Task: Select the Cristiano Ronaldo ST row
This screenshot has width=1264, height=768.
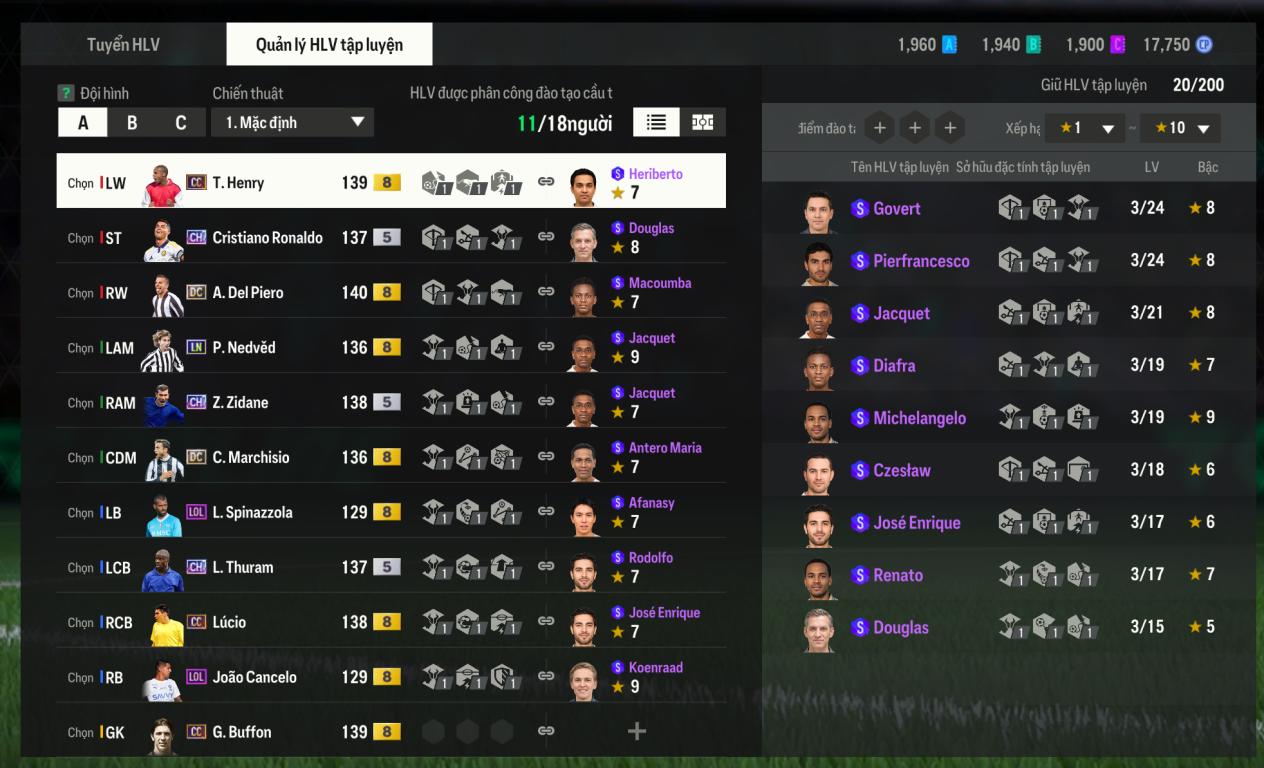Action: pyautogui.click(x=267, y=238)
